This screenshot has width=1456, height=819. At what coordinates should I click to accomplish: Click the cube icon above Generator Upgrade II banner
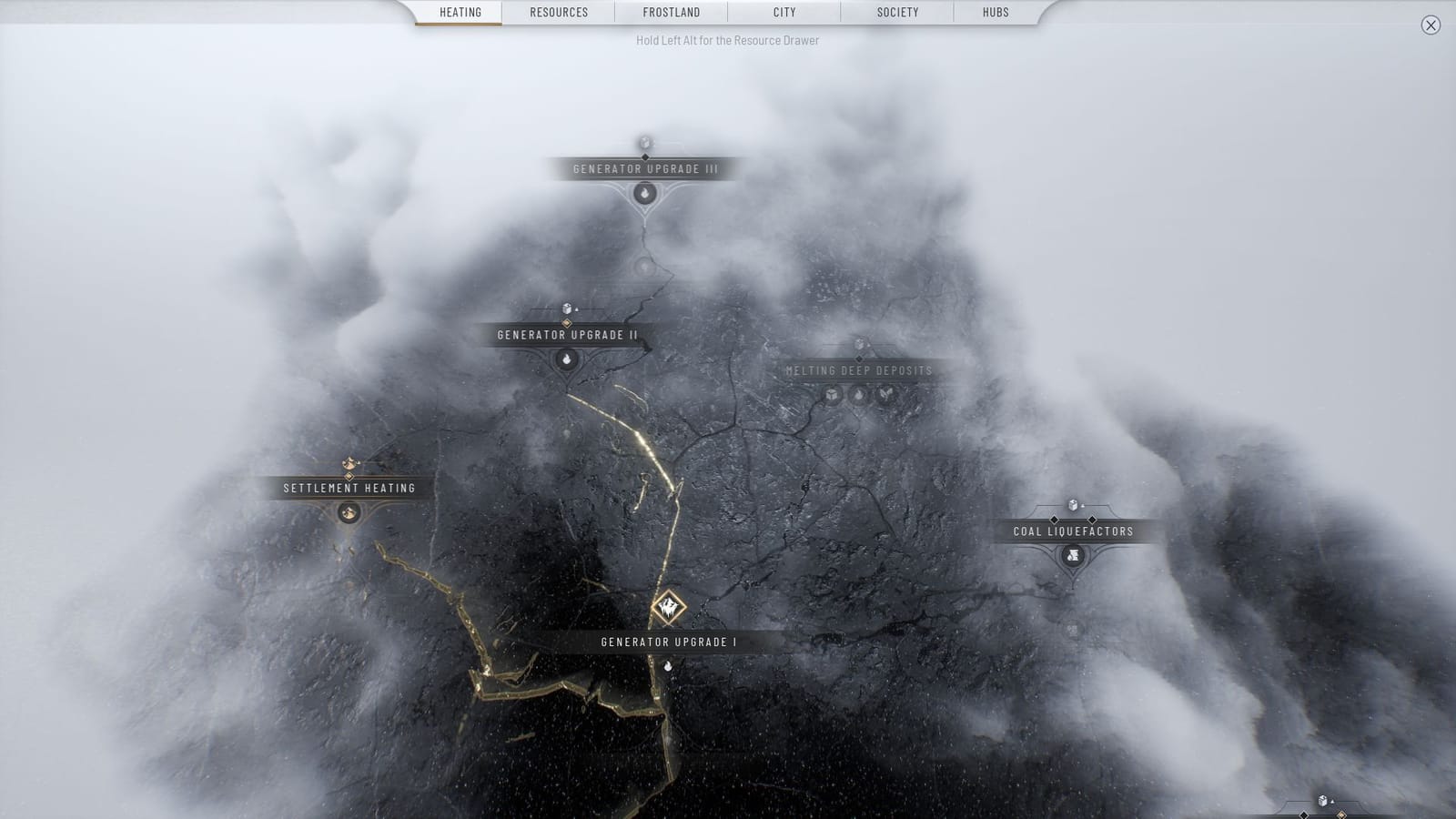click(567, 309)
